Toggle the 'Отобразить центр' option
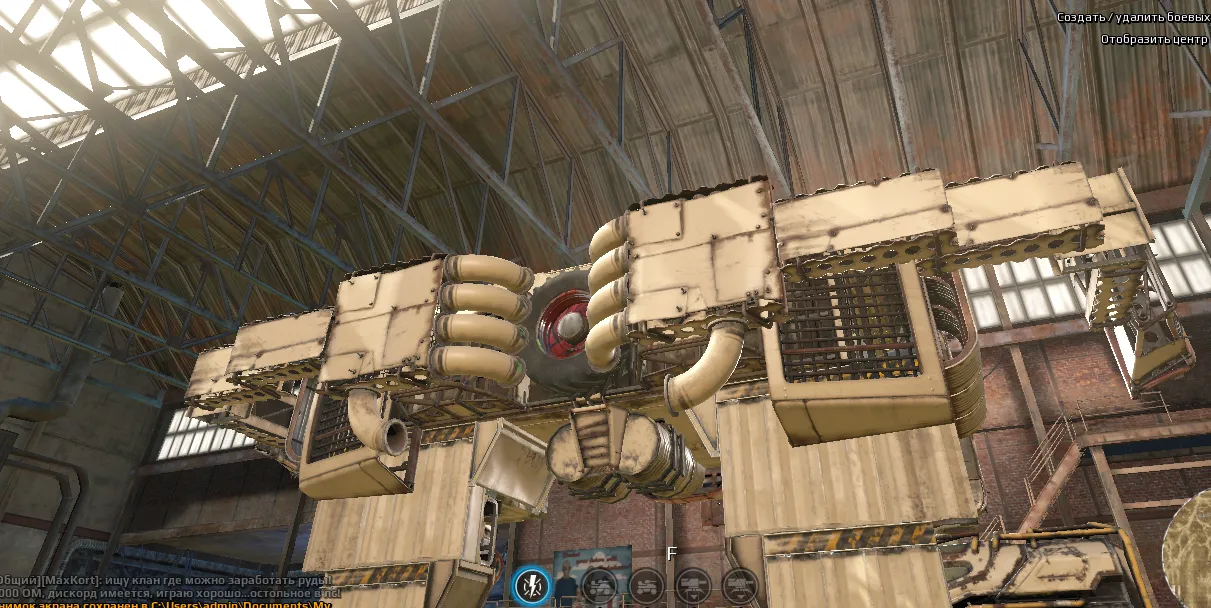The width and height of the screenshot is (1211, 608). tap(1154, 40)
